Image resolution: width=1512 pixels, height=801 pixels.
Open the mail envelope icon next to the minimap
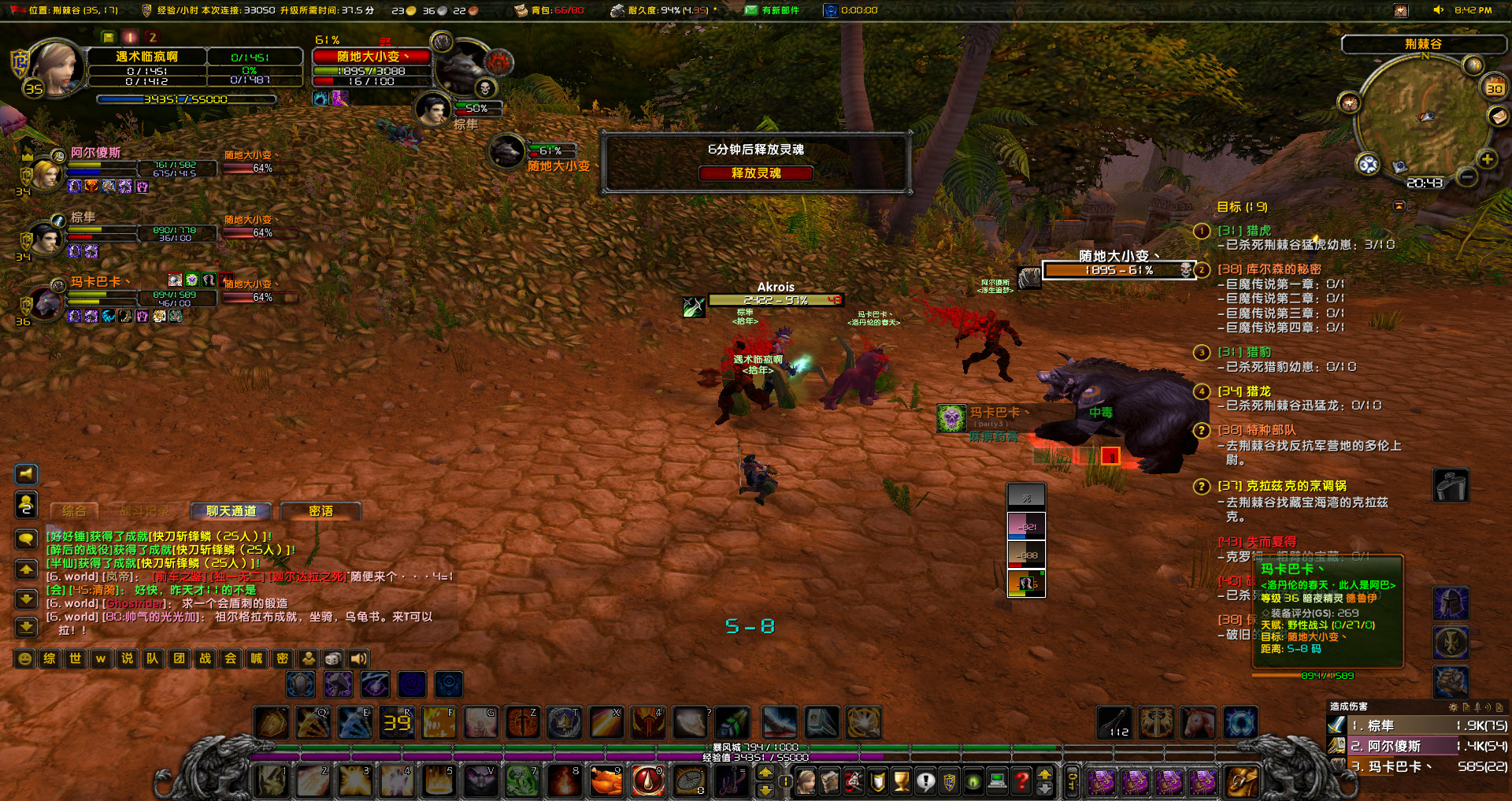tap(1498, 116)
